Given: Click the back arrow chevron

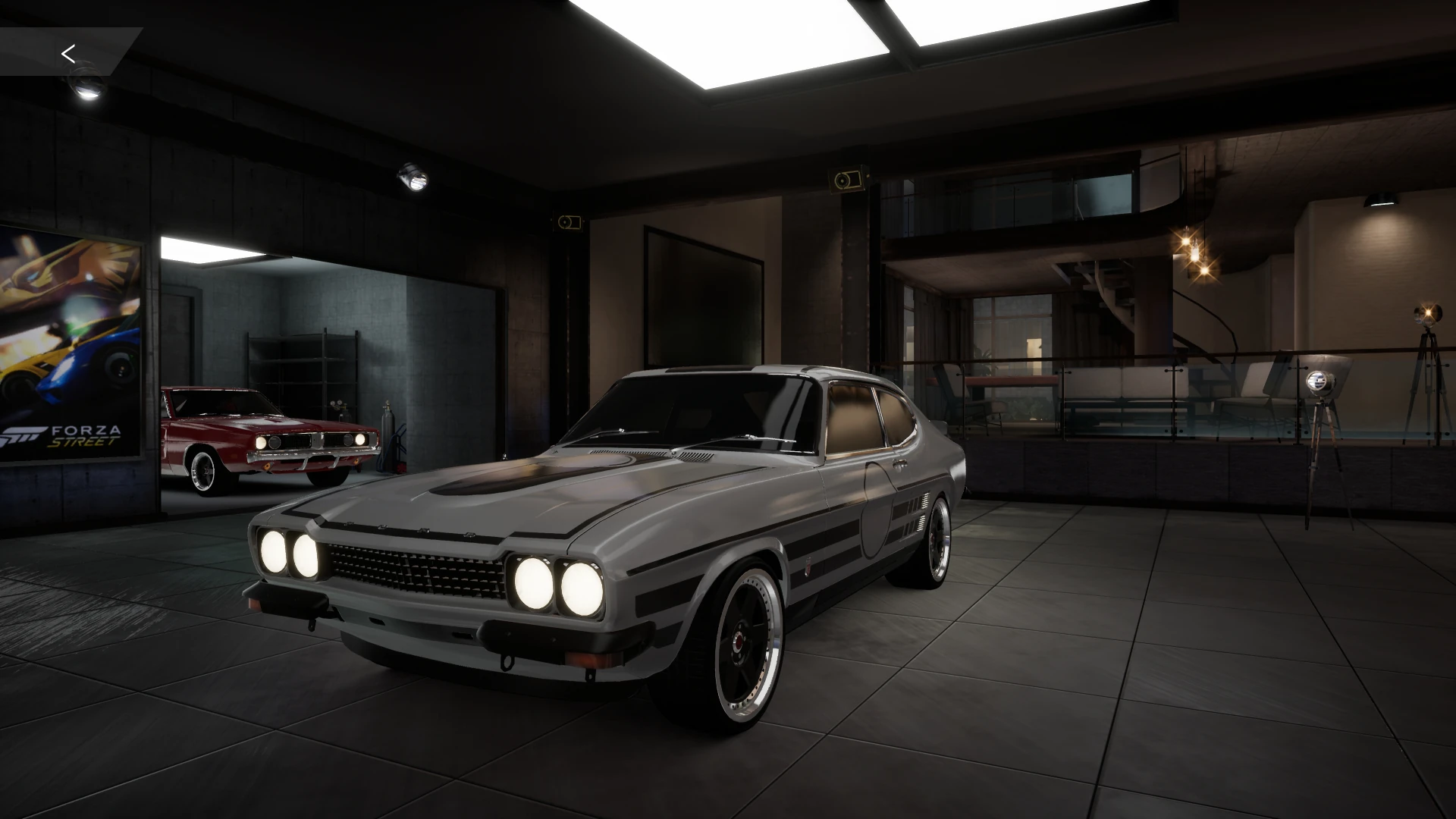Looking at the screenshot, I should click(68, 53).
